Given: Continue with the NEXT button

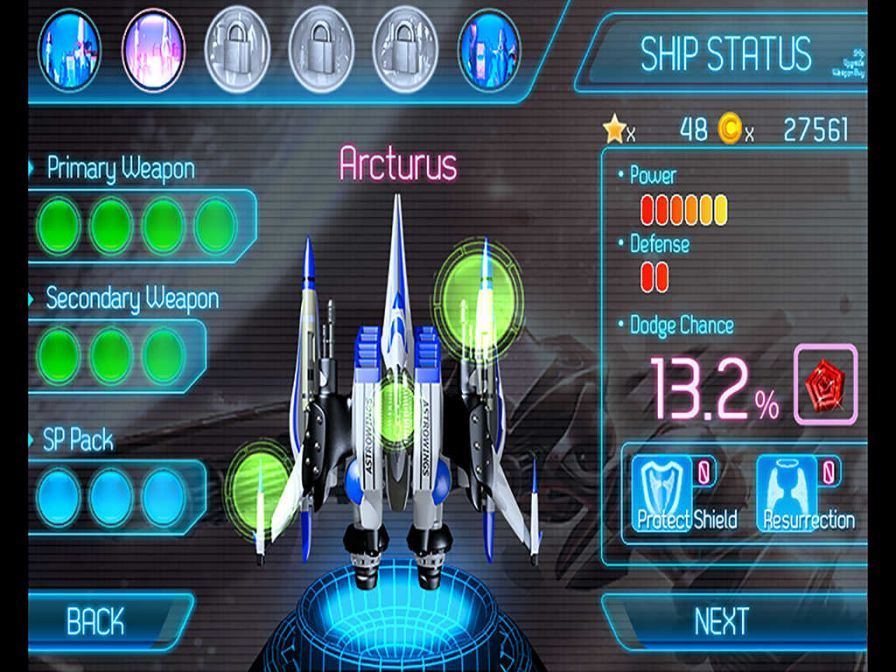Looking at the screenshot, I should click(x=722, y=621).
